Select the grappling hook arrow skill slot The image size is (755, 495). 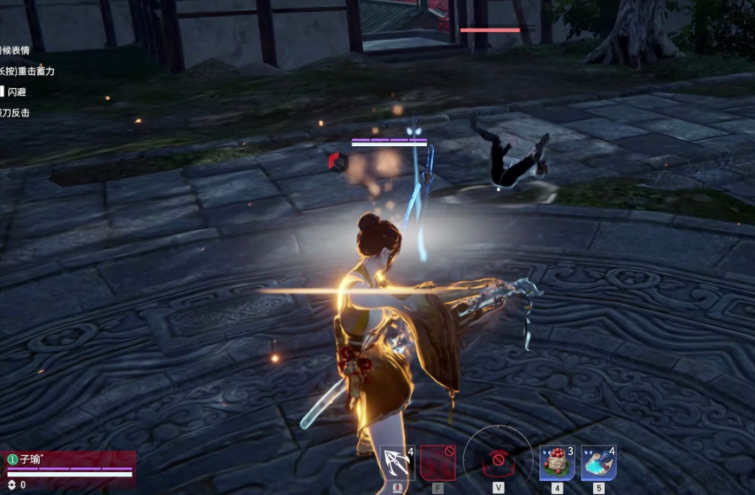pos(397,463)
